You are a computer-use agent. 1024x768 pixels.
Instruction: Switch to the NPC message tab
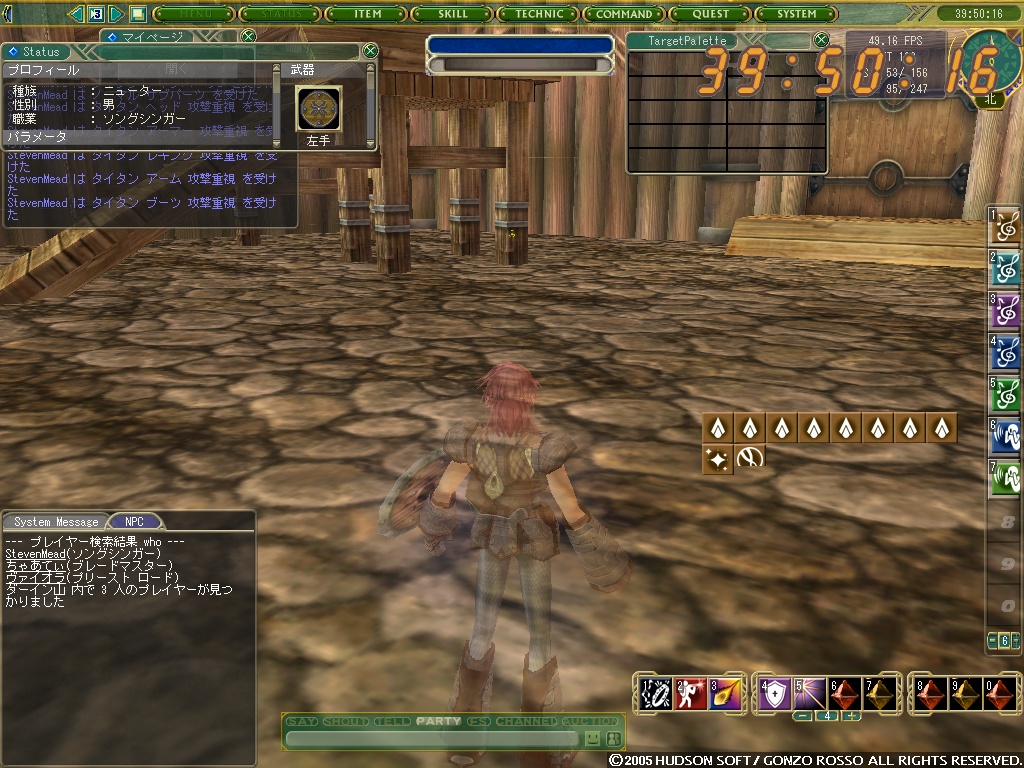click(x=134, y=522)
